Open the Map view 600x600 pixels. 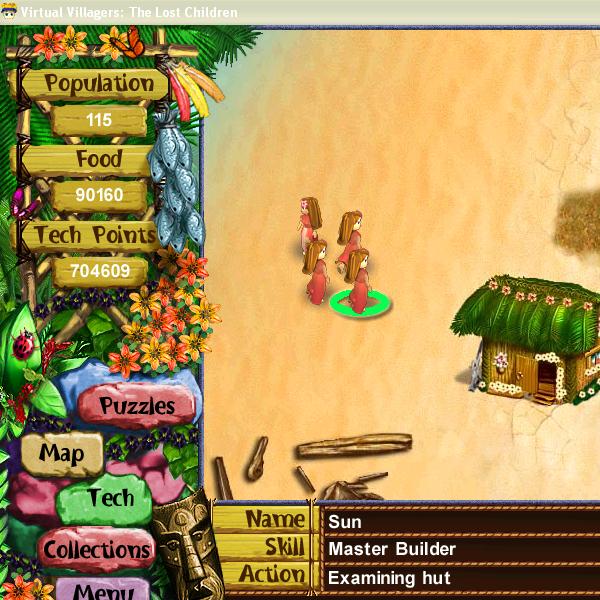pyautogui.click(x=61, y=453)
